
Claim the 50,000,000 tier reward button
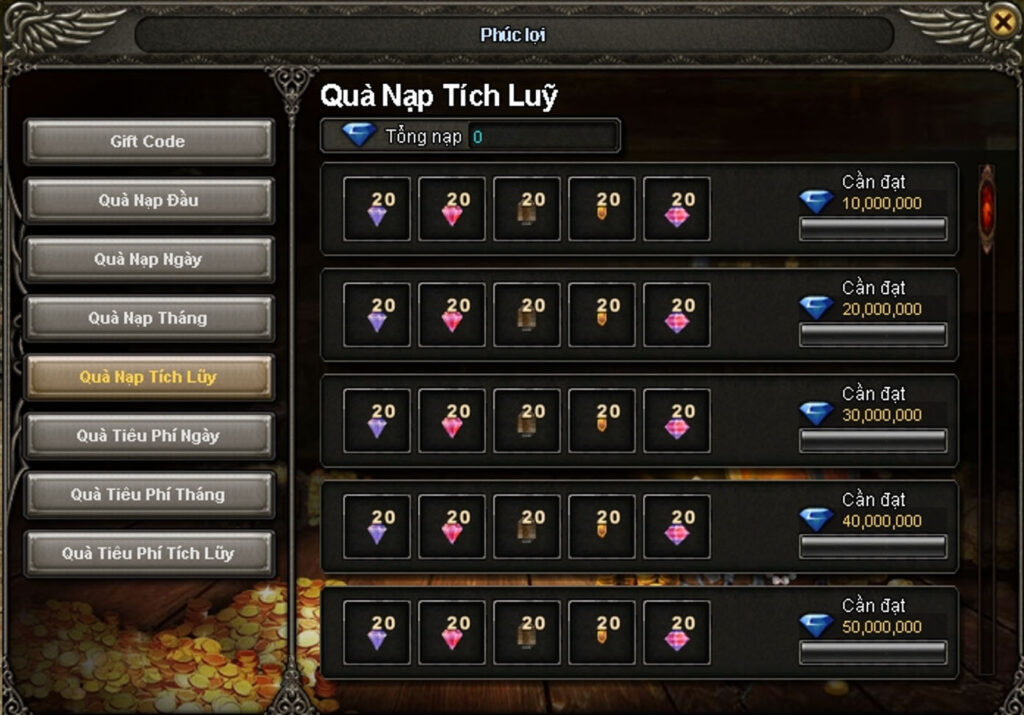click(872, 653)
